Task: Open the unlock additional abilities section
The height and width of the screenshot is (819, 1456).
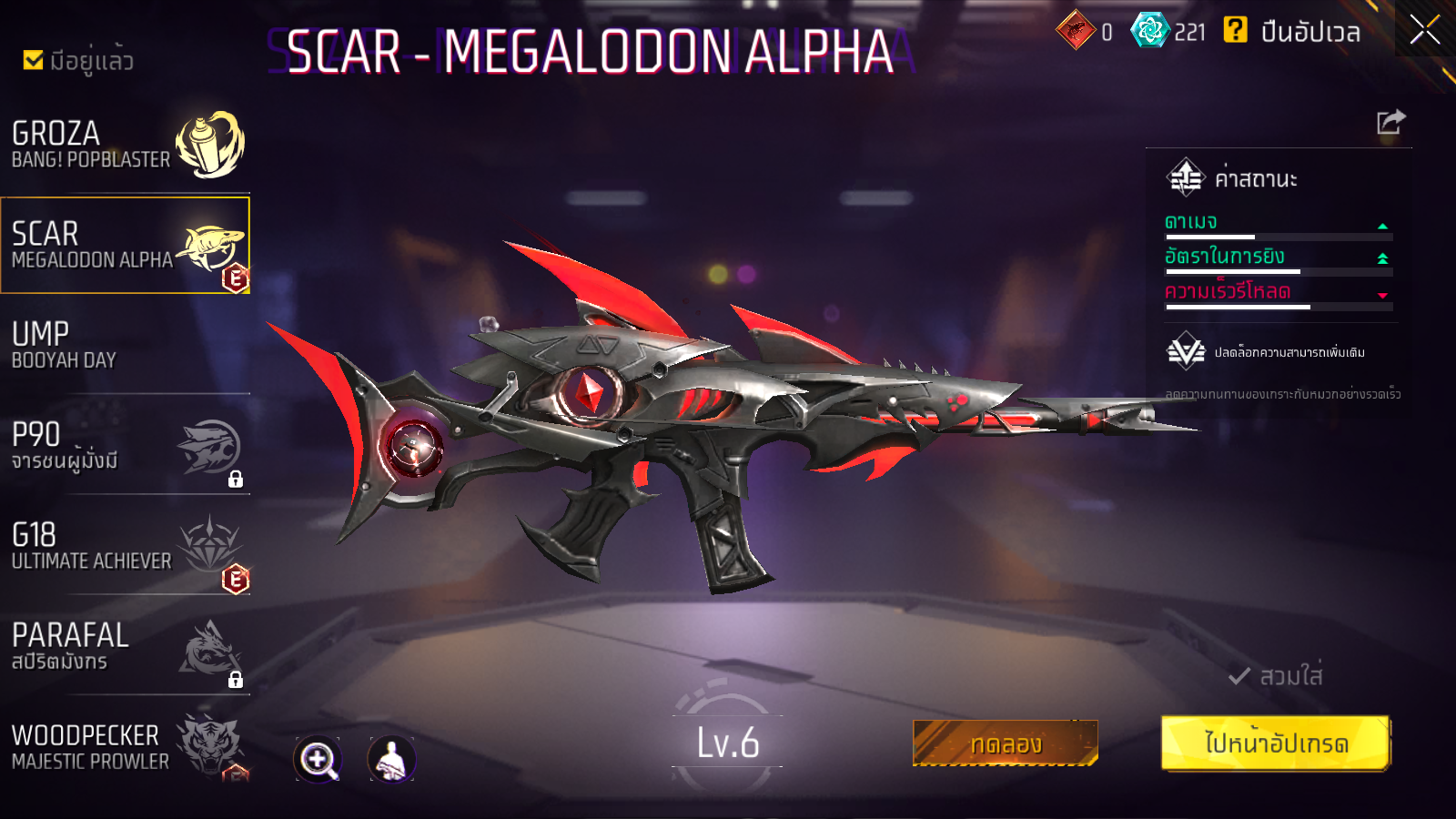Action: pos(1267,352)
